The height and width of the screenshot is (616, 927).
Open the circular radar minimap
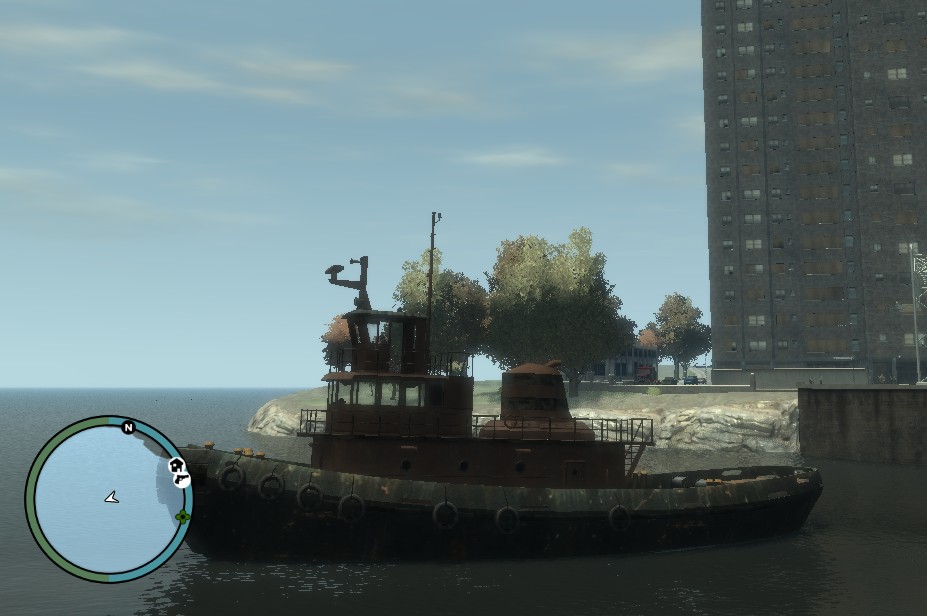[x=108, y=498]
